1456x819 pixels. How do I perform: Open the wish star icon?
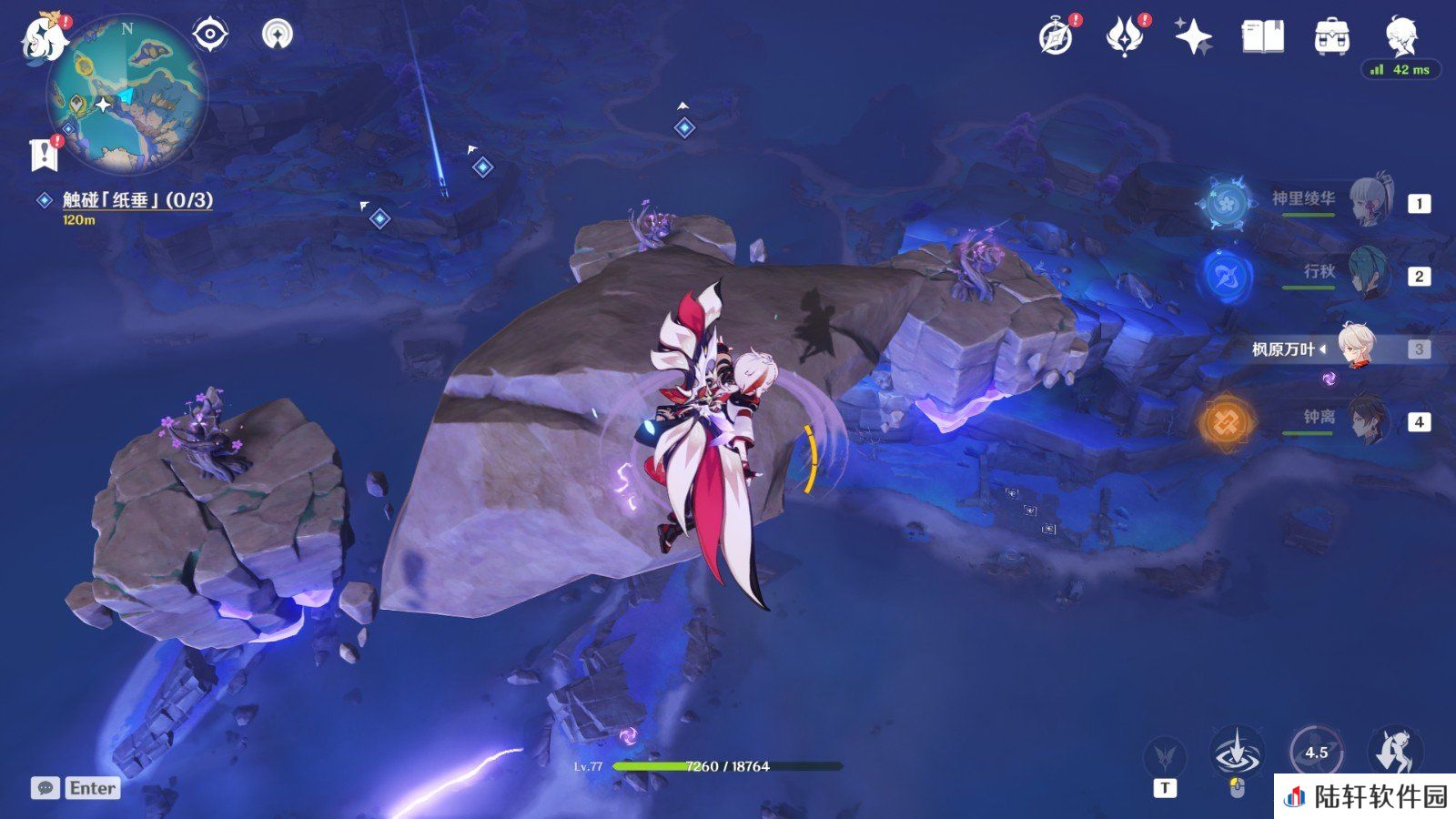[1193, 37]
